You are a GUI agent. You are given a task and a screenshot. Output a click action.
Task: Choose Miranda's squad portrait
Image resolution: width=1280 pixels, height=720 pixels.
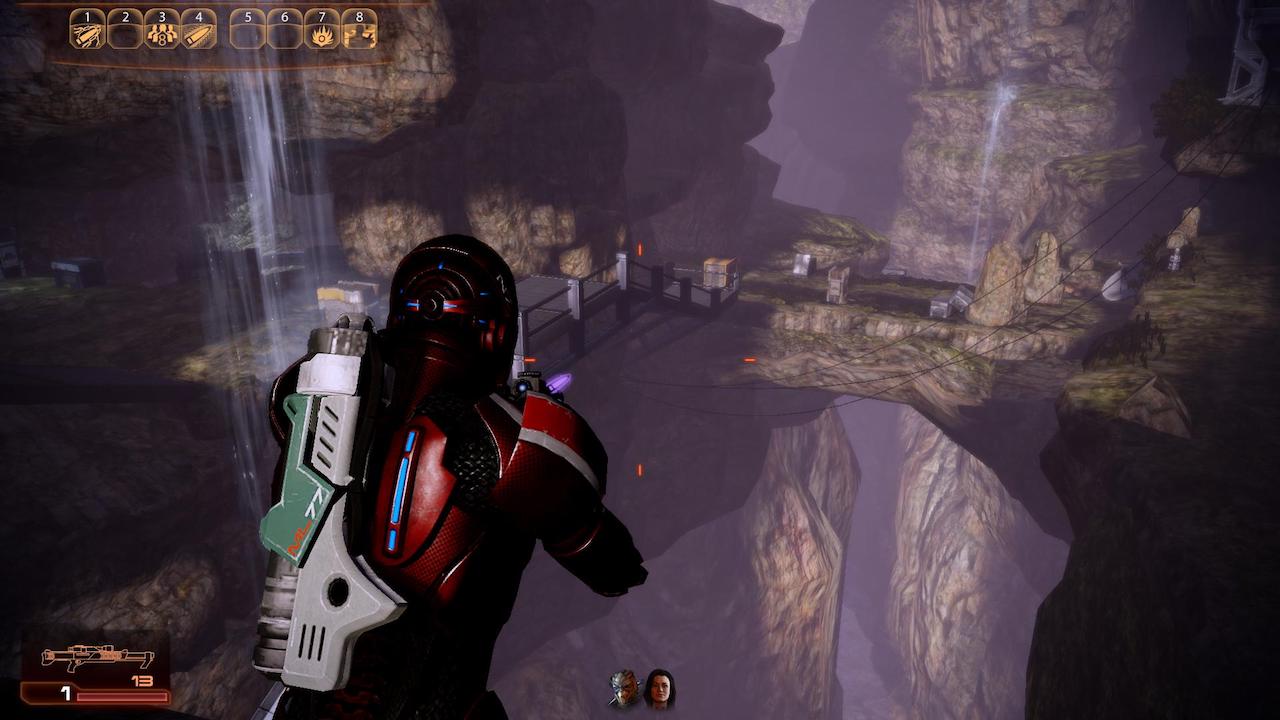[659, 688]
